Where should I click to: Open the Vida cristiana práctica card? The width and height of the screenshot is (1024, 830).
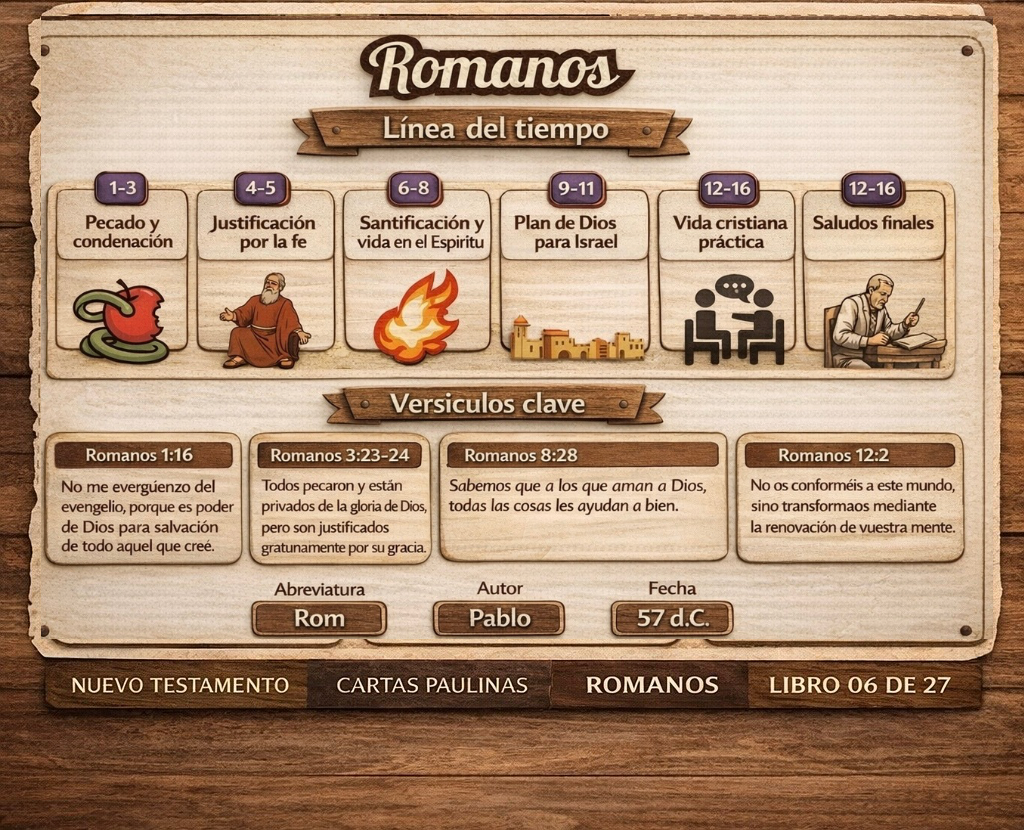click(728, 270)
